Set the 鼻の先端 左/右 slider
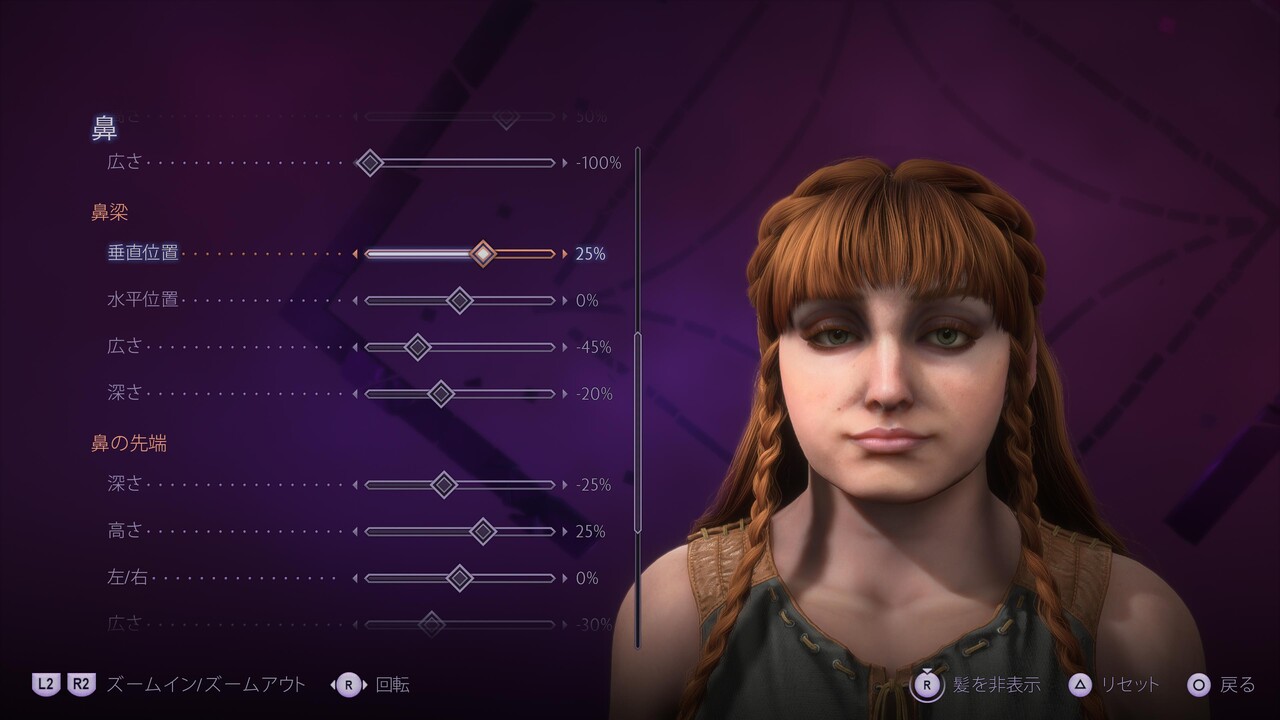Image resolution: width=1280 pixels, height=720 pixels. click(460, 578)
